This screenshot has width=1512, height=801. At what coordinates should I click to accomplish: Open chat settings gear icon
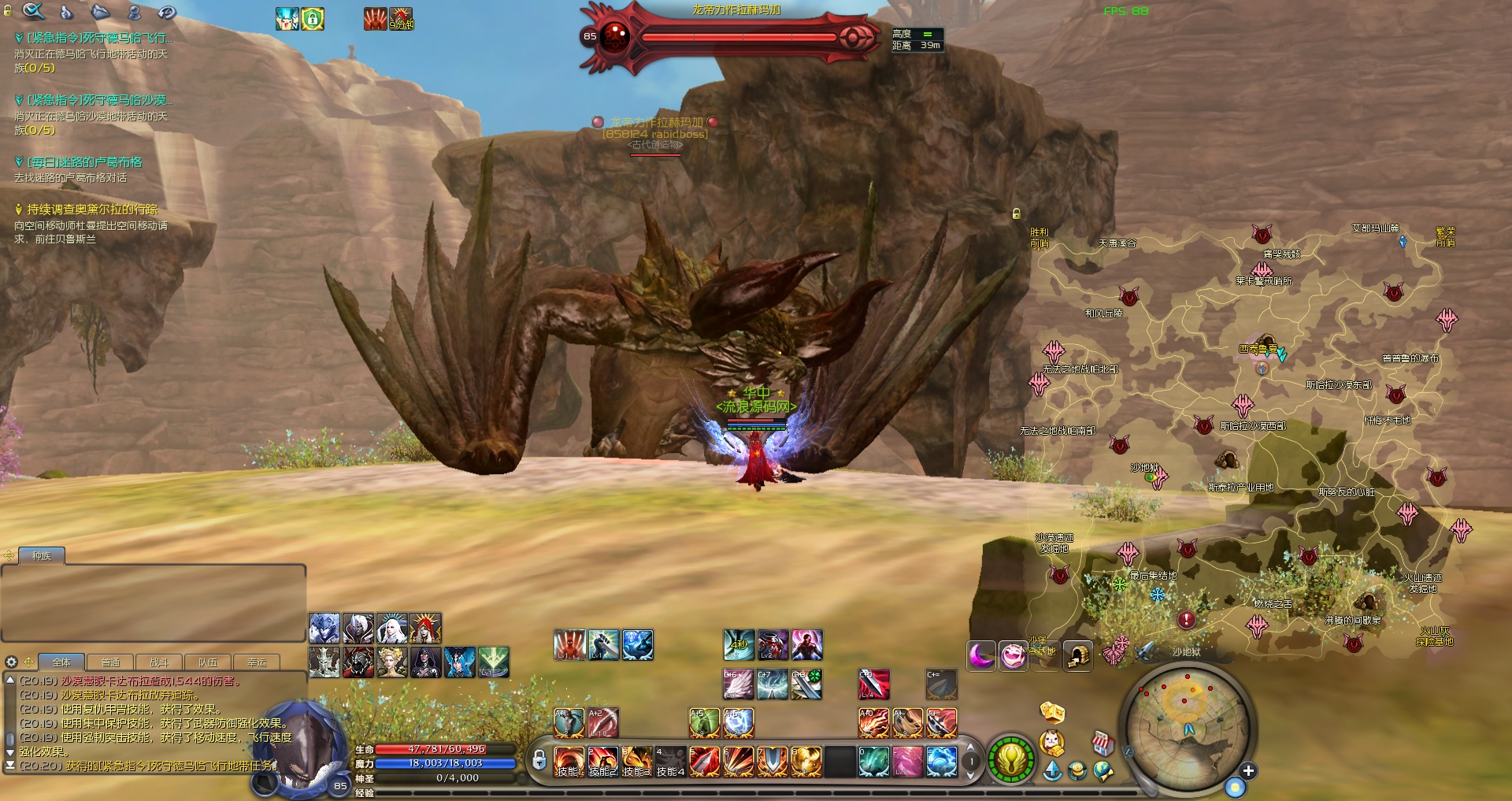point(11,662)
